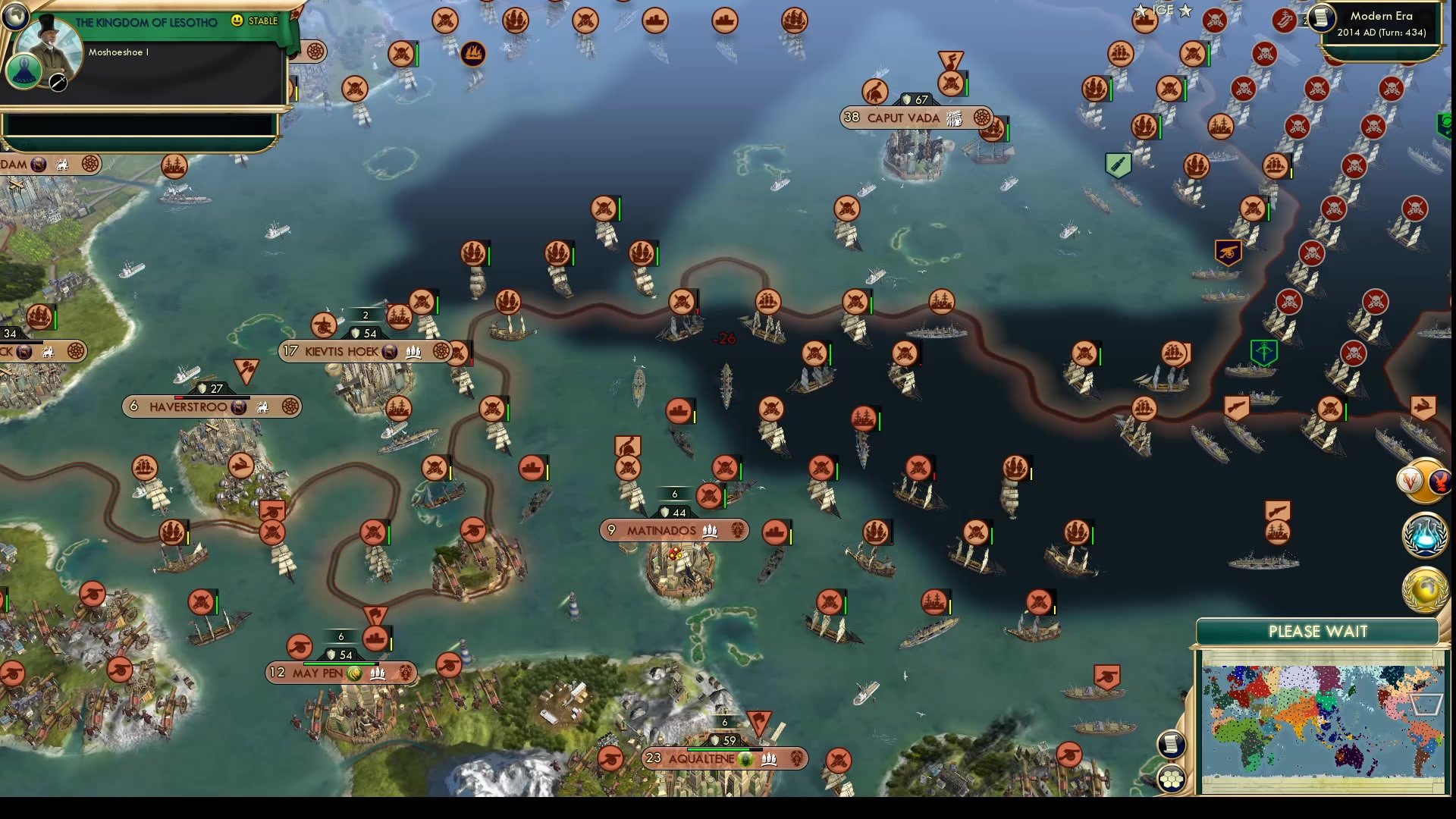
Task: Click Haverstroo's red health bar
Action: (x=178, y=397)
